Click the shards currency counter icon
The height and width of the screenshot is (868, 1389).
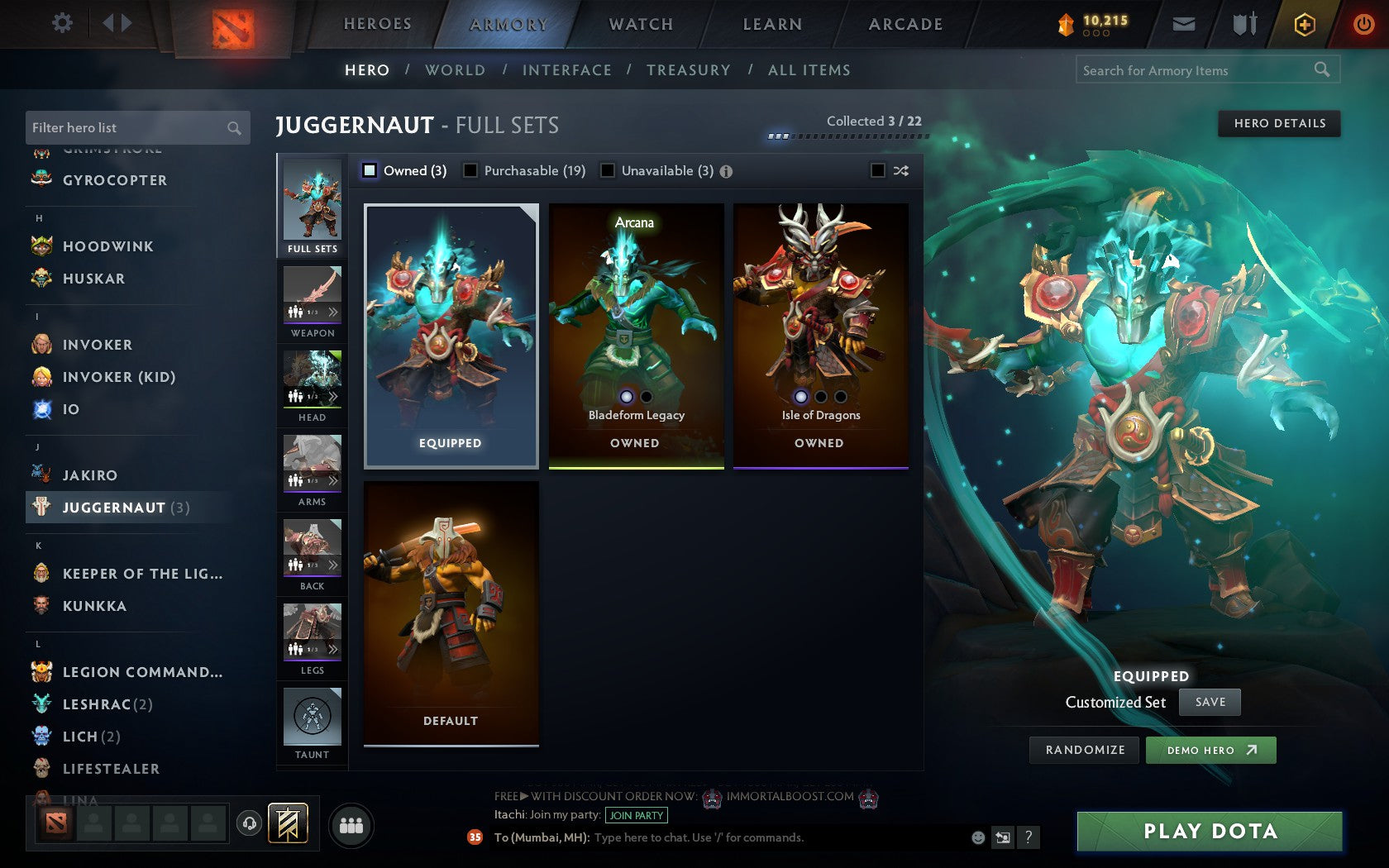1067,24
